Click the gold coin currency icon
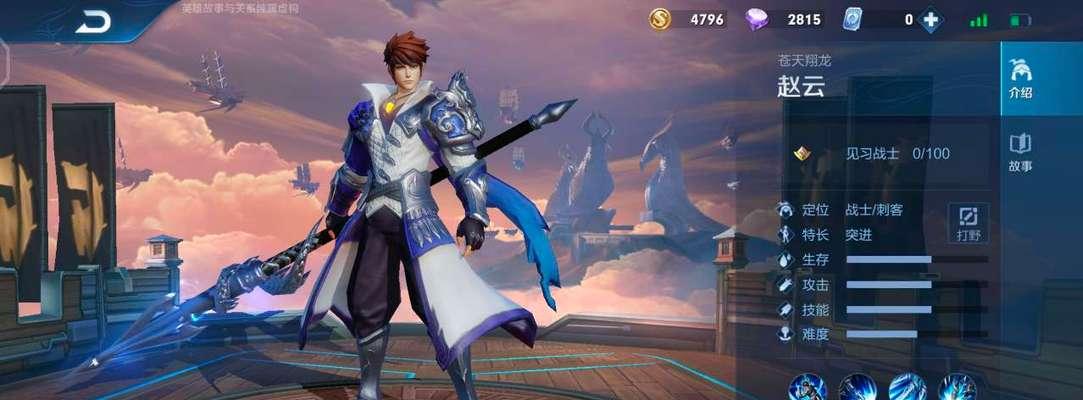Screen dimensions: 1083x400 pyautogui.click(x=660, y=19)
